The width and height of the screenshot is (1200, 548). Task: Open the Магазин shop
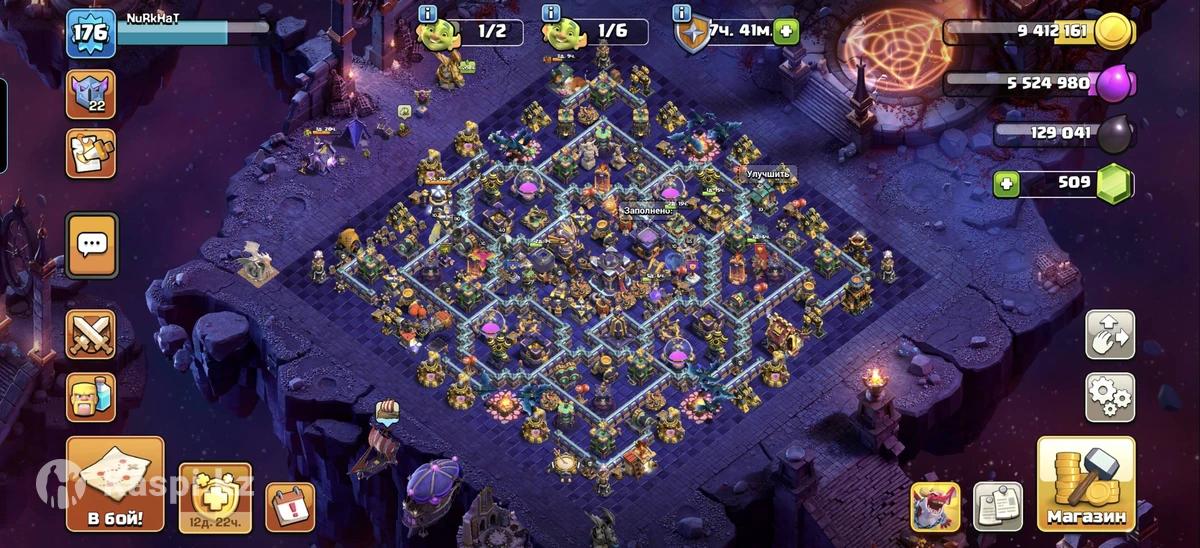tap(1086, 484)
